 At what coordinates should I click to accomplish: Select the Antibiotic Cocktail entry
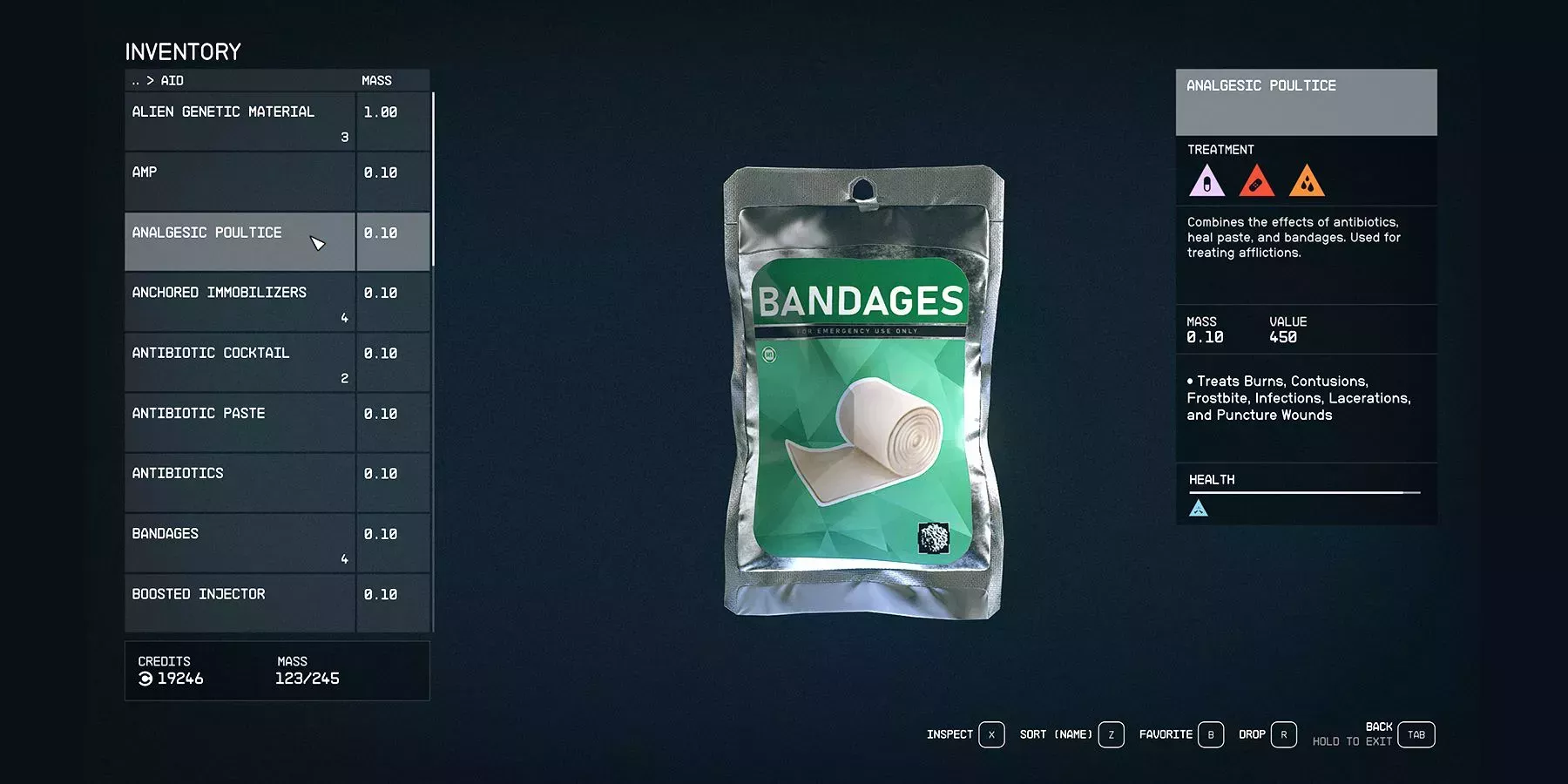pos(240,362)
